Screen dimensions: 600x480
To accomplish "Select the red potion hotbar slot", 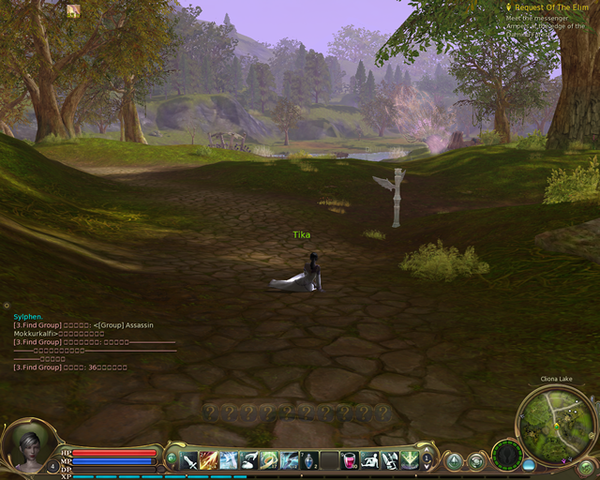I will point(349,460).
